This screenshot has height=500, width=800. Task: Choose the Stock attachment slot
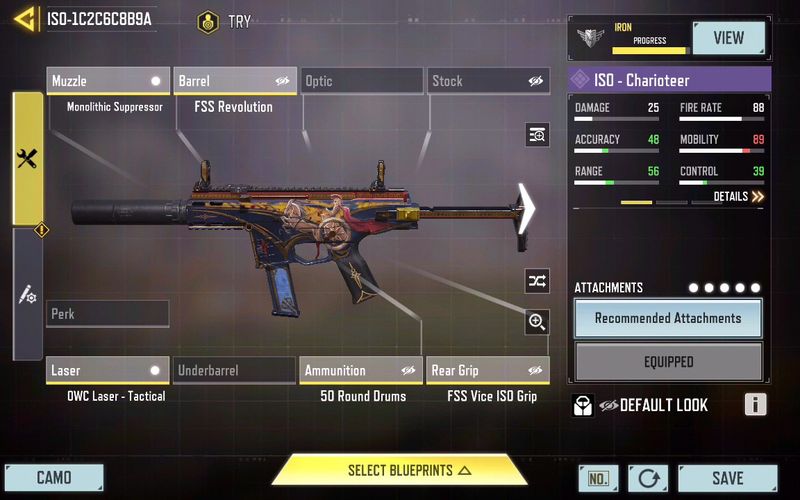pos(487,81)
